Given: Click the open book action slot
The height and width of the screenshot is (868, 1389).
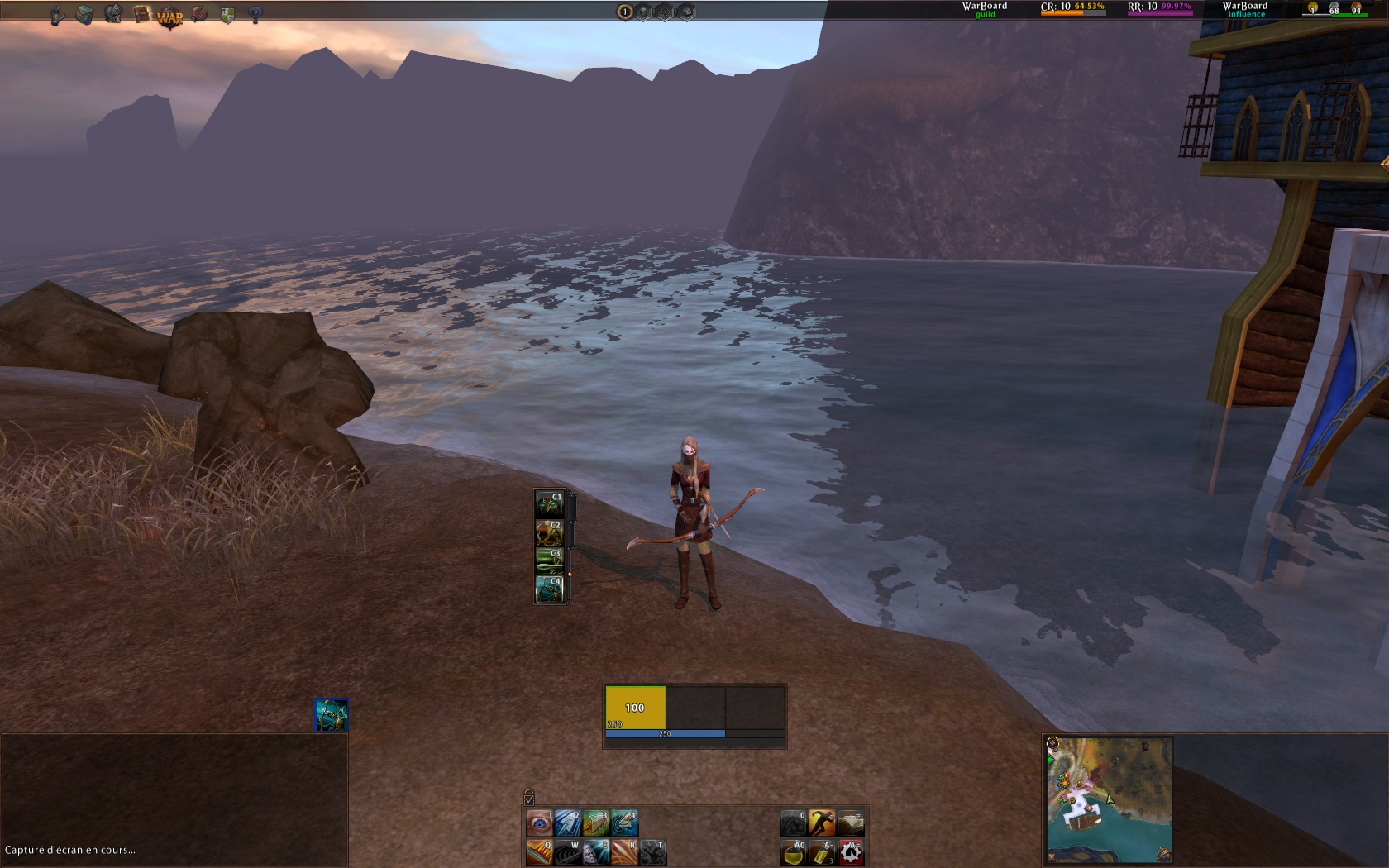Looking at the screenshot, I should point(851,823).
